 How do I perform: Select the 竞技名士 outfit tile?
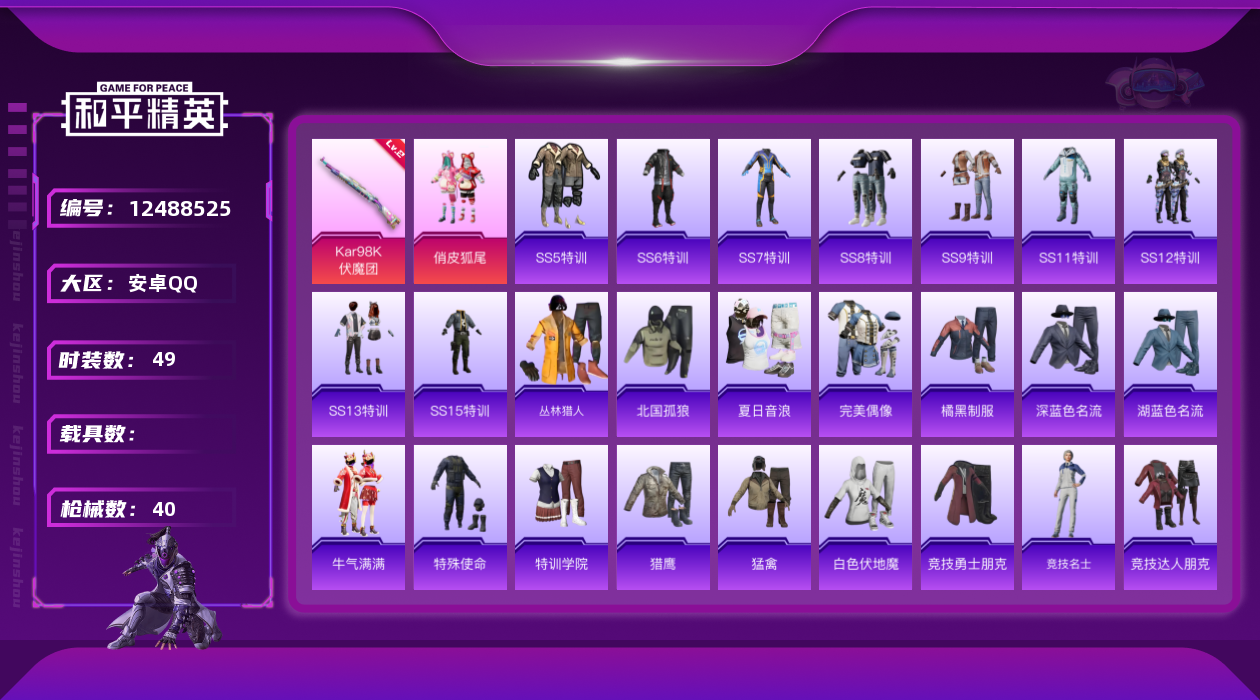click(x=1068, y=517)
